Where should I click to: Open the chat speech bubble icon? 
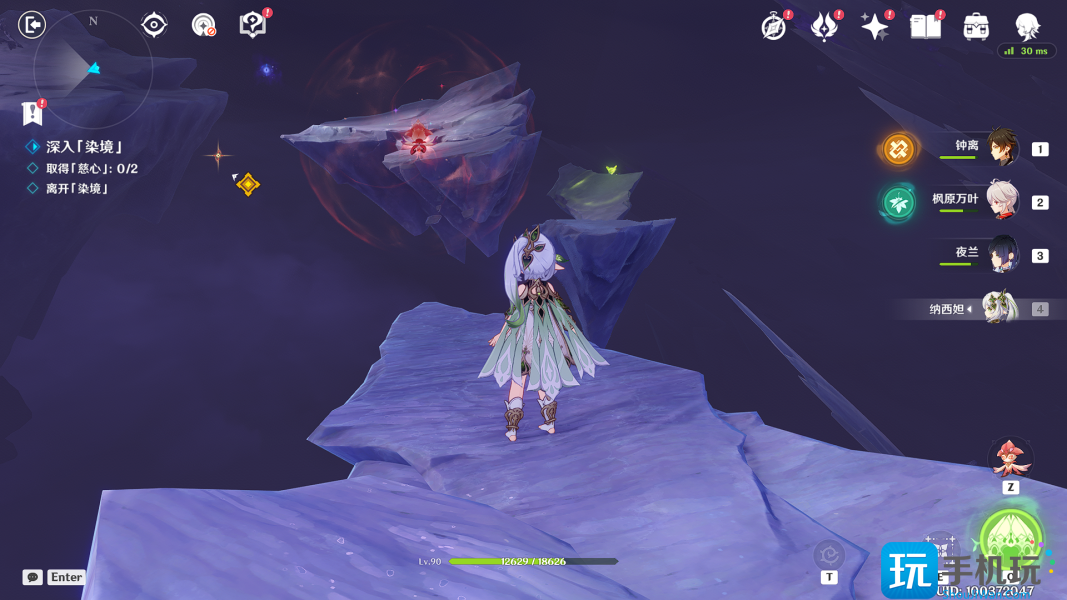pyautogui.click(x=33, y=577)
